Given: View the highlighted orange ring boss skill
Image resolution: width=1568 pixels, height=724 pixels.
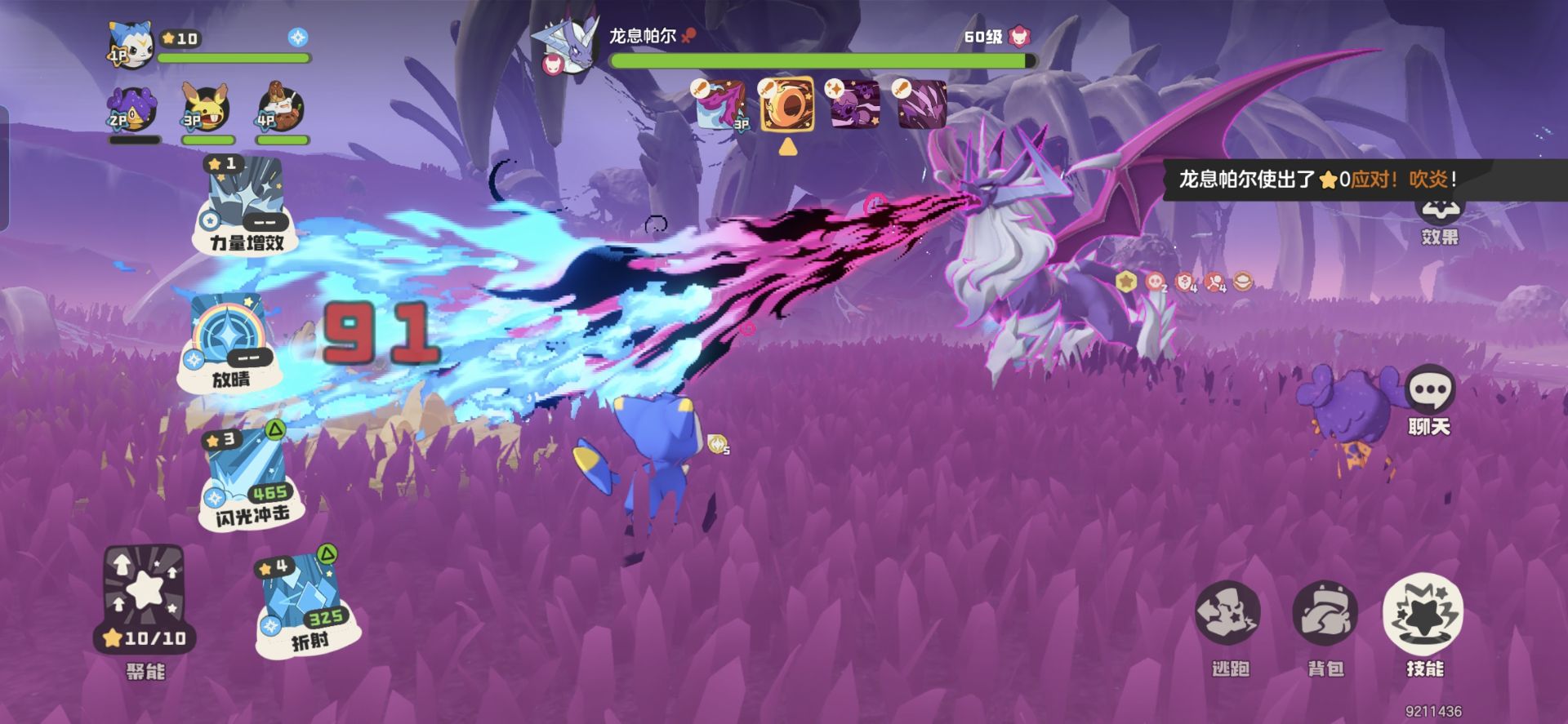Looking at the screenshot, I should (x=787, y=104).
